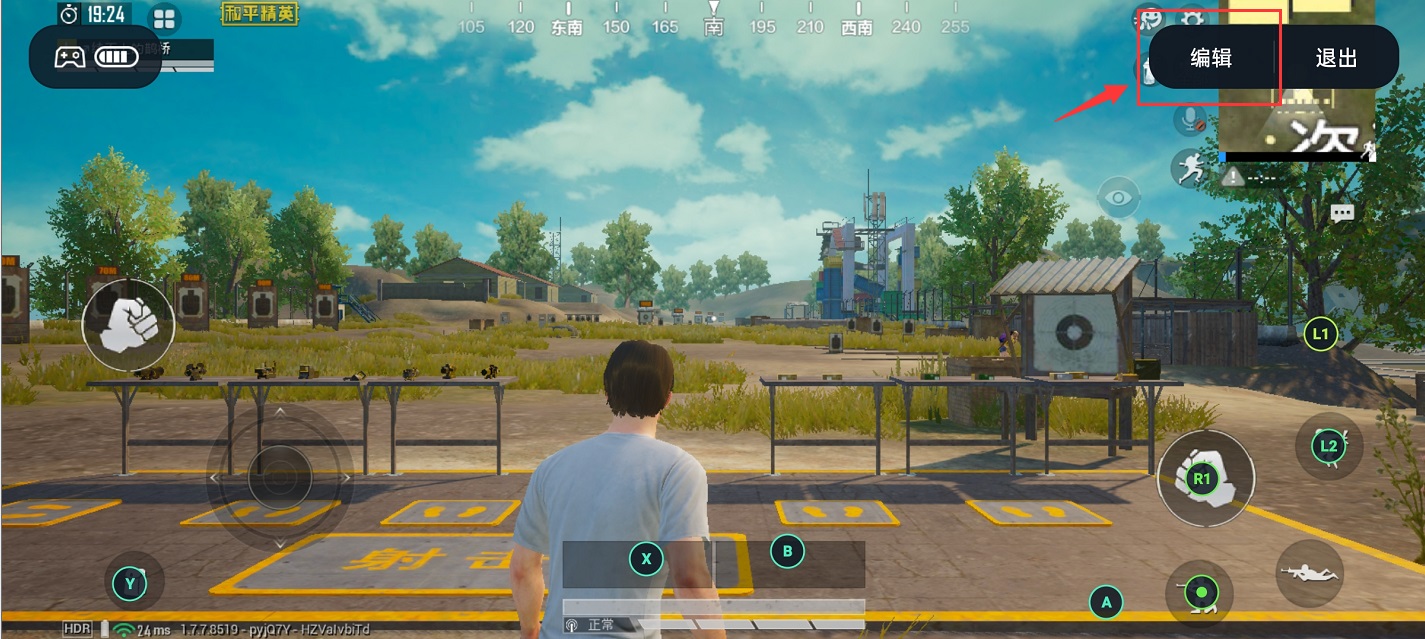Tap the left-side fist punch button

[128, 324]
